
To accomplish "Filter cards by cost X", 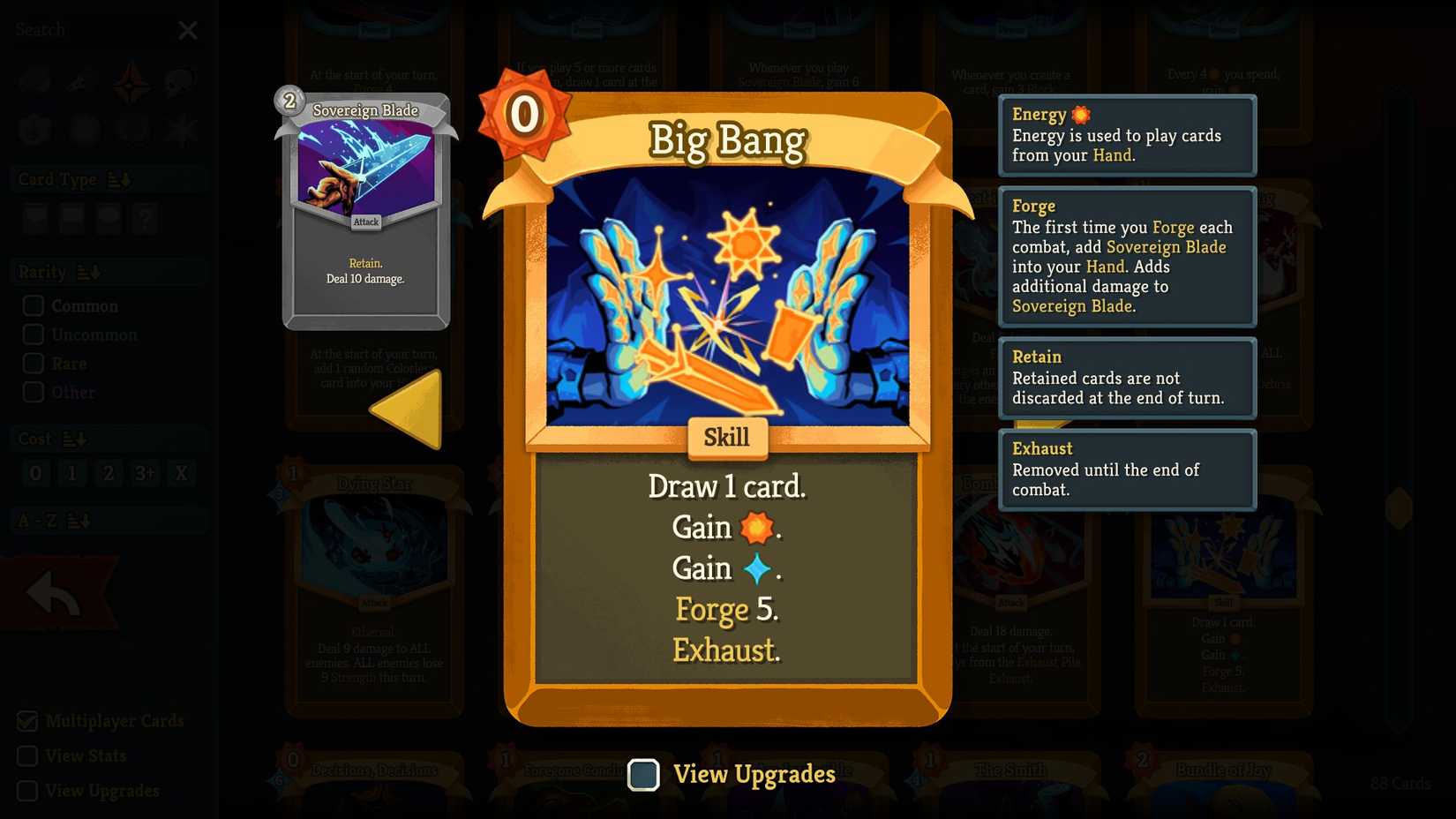I will [x=181, y=473].
